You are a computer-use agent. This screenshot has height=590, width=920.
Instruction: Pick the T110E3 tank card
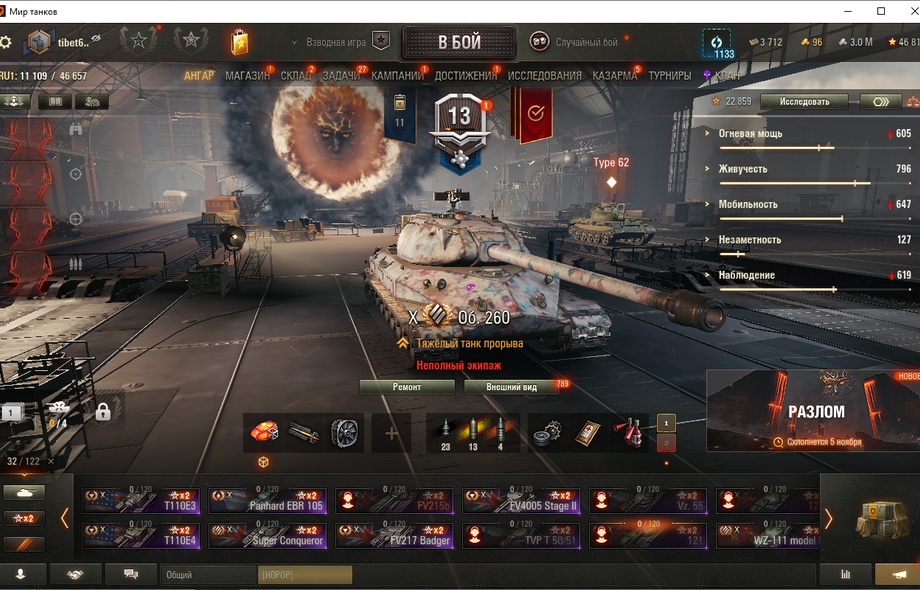click(x=141, y=500)
